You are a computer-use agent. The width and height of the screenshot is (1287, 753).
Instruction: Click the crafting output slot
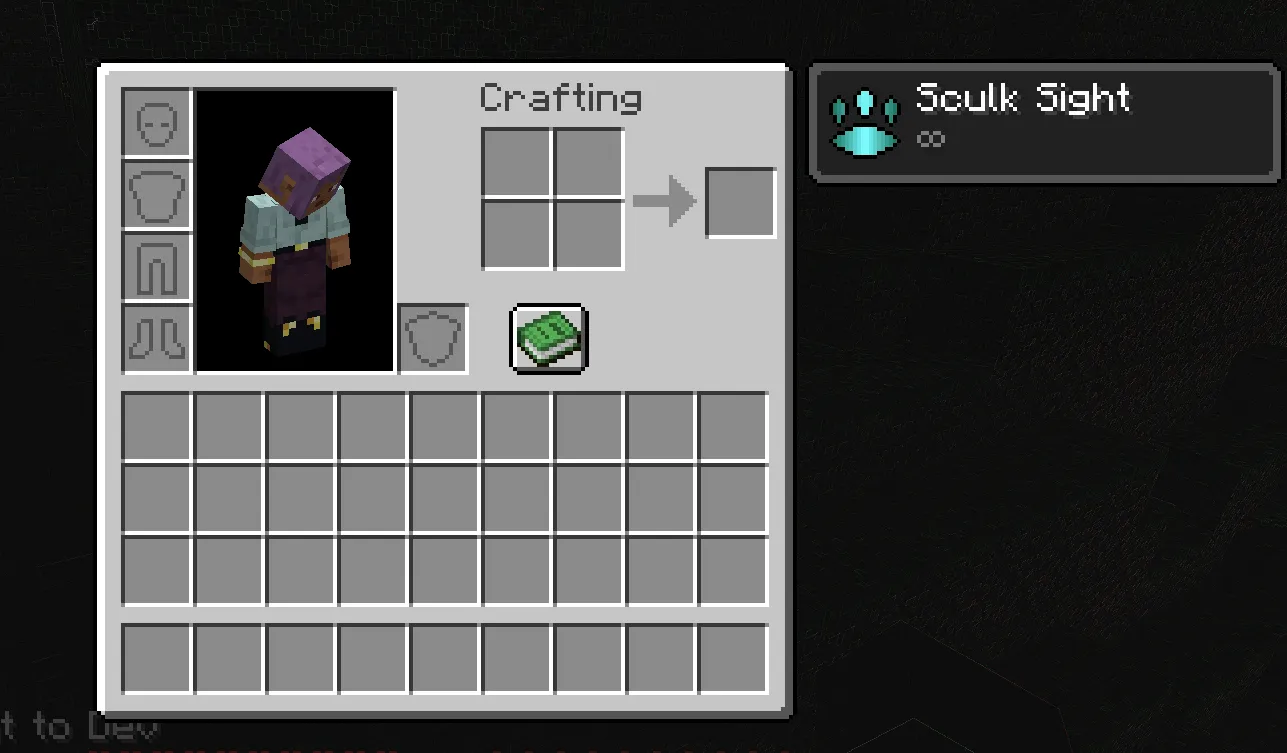741,201
